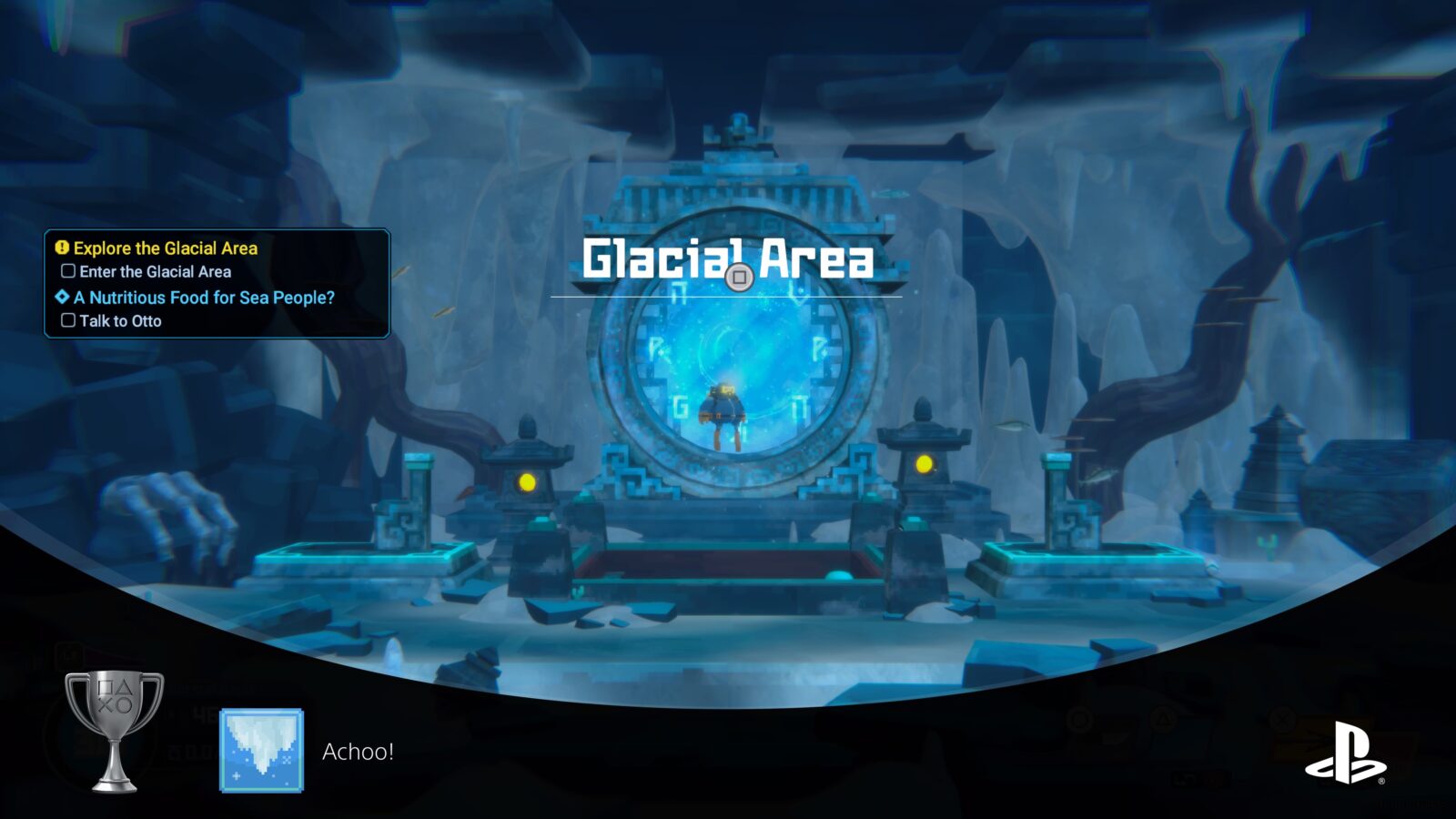
Task: Click the Achoo! trophy name text
Action: [359, 750]
